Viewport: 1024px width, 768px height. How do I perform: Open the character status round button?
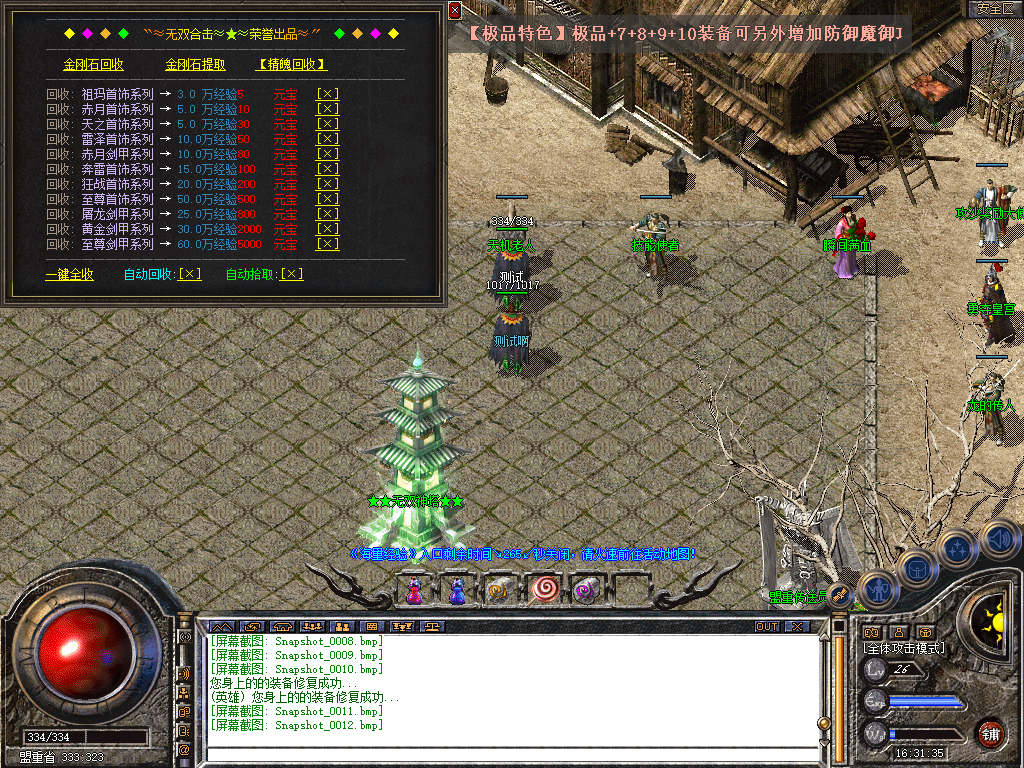tap(877, 589)
